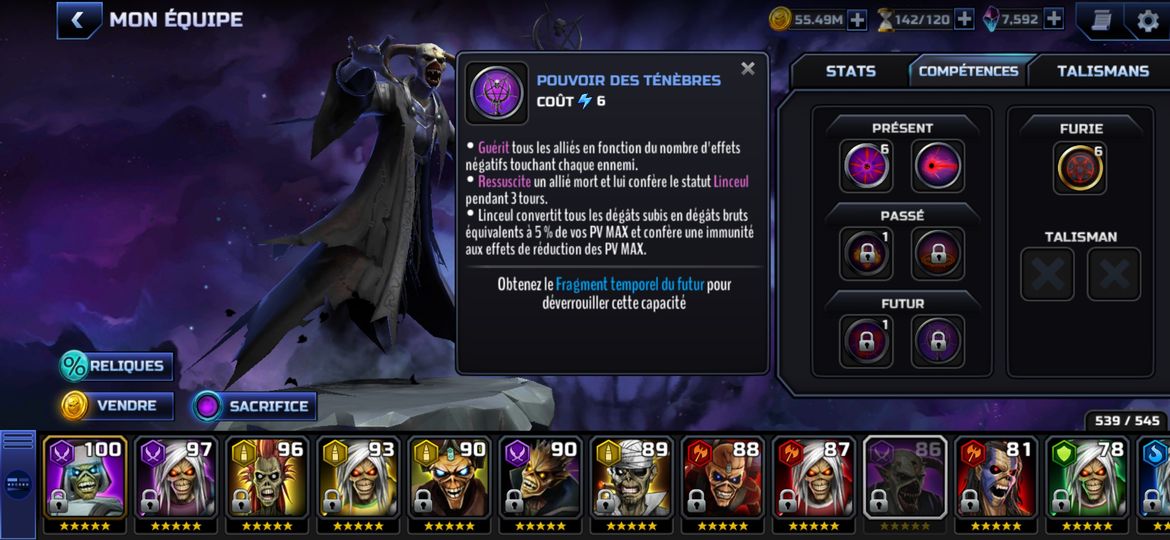Open the Reliques menu
The height and width of the screenshot is (540, 1170).
[116, 366]
